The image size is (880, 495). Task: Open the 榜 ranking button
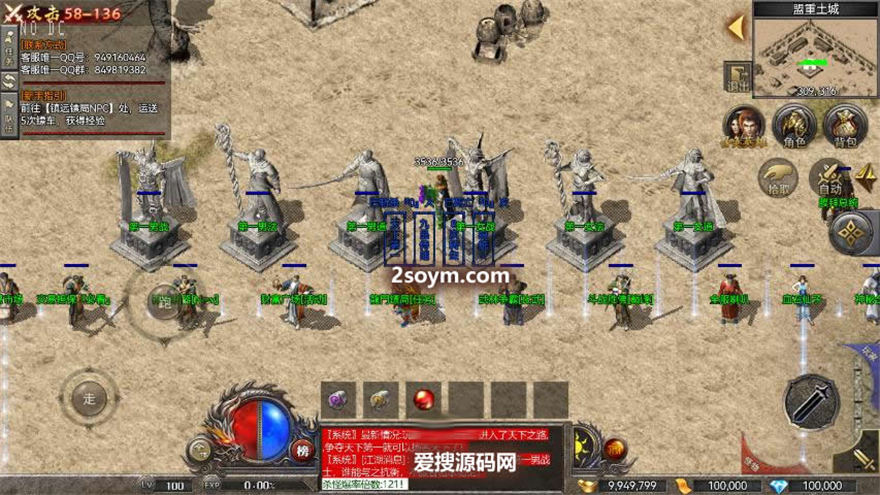(x=303, y=449)
